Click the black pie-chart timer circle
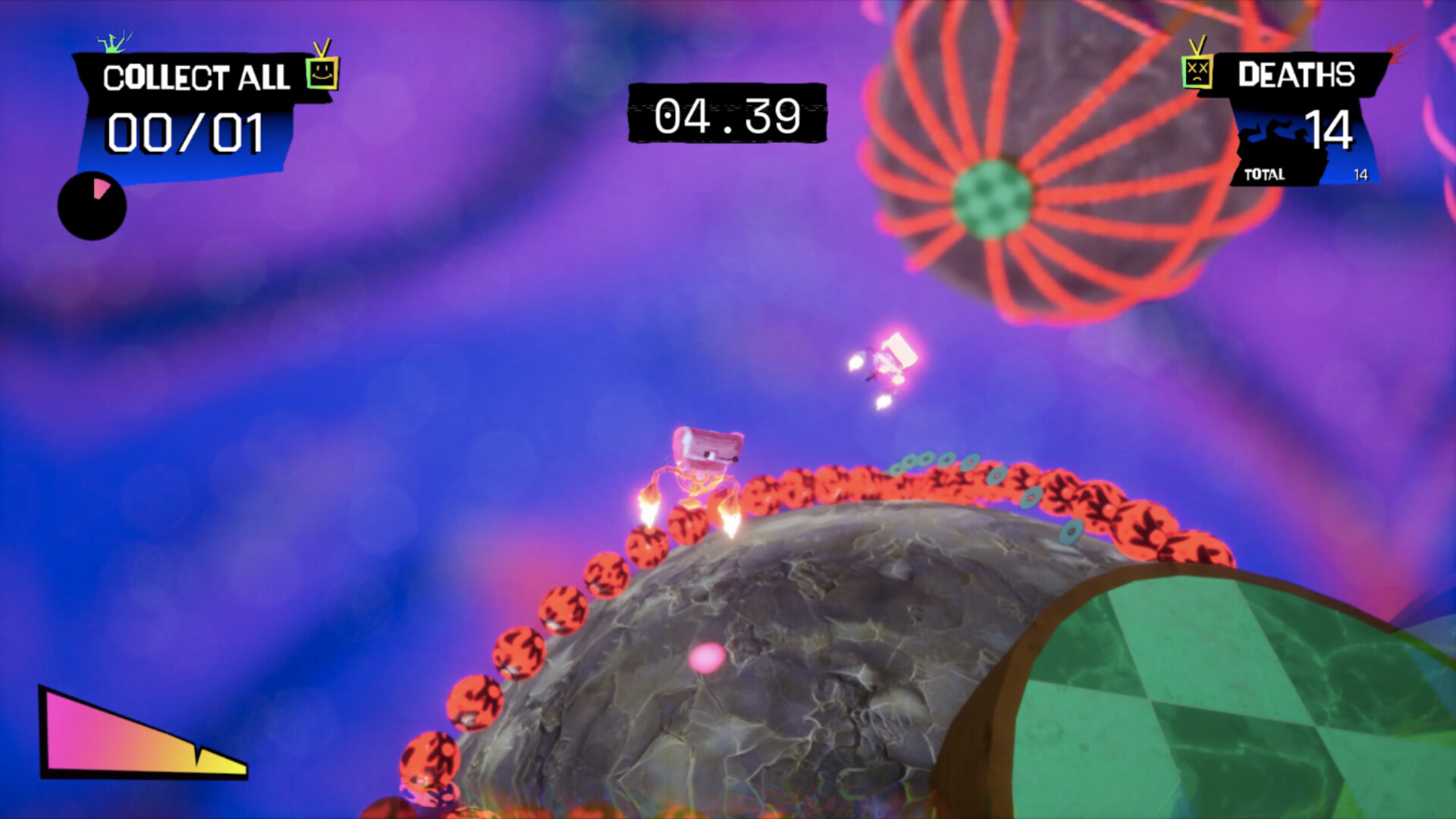 (x=91, y=206)
